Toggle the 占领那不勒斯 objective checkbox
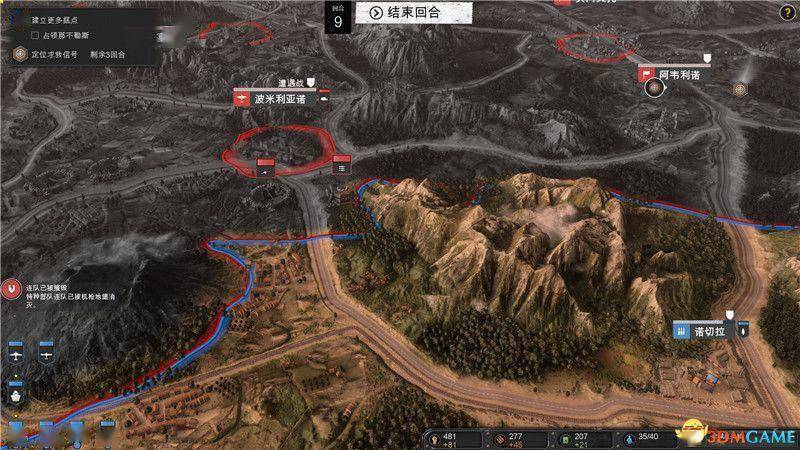This screenshot has width=800, height=450. click(36, 36)
